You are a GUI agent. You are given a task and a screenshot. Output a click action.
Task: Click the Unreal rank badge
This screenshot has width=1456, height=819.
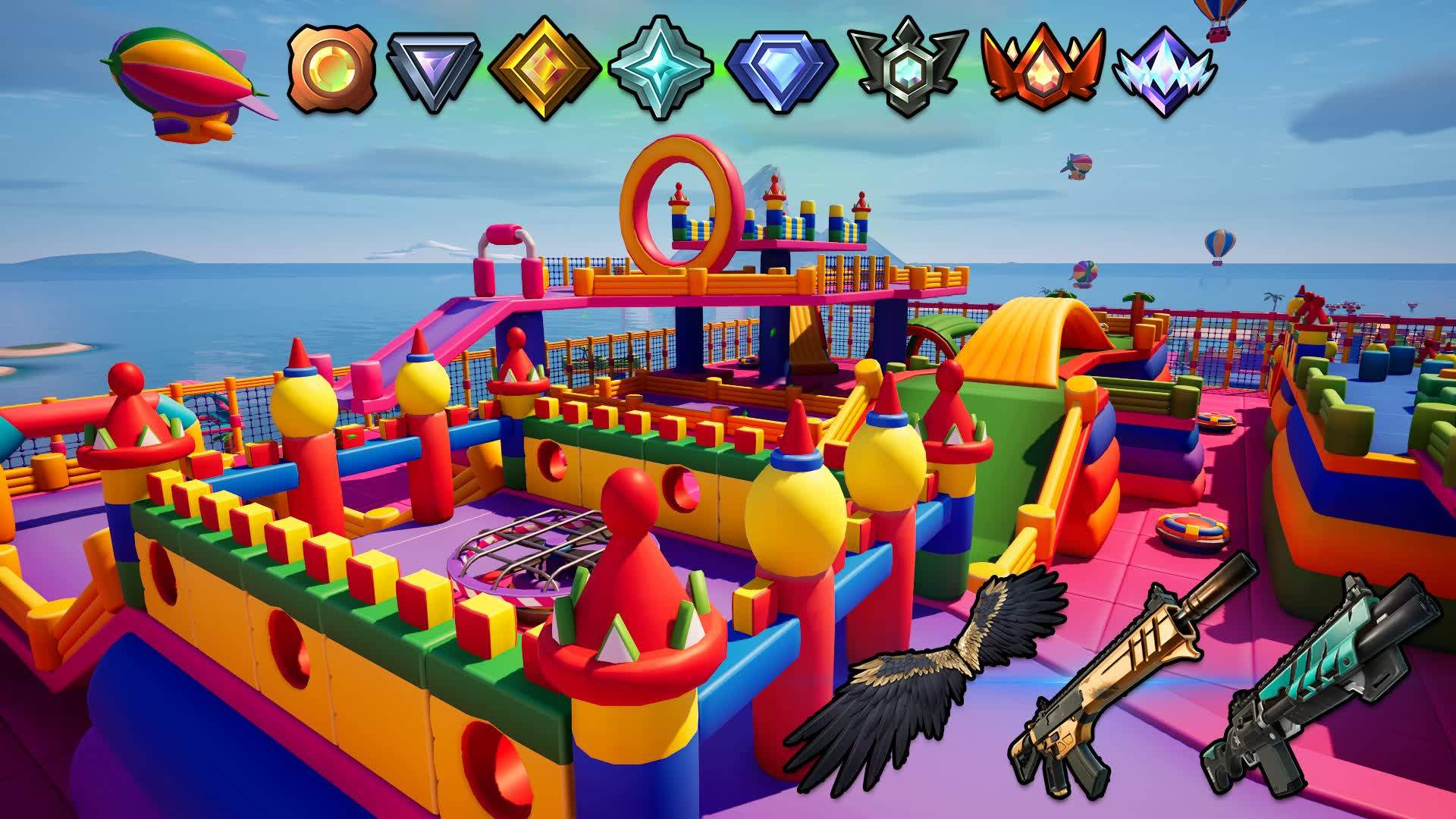1164,71
